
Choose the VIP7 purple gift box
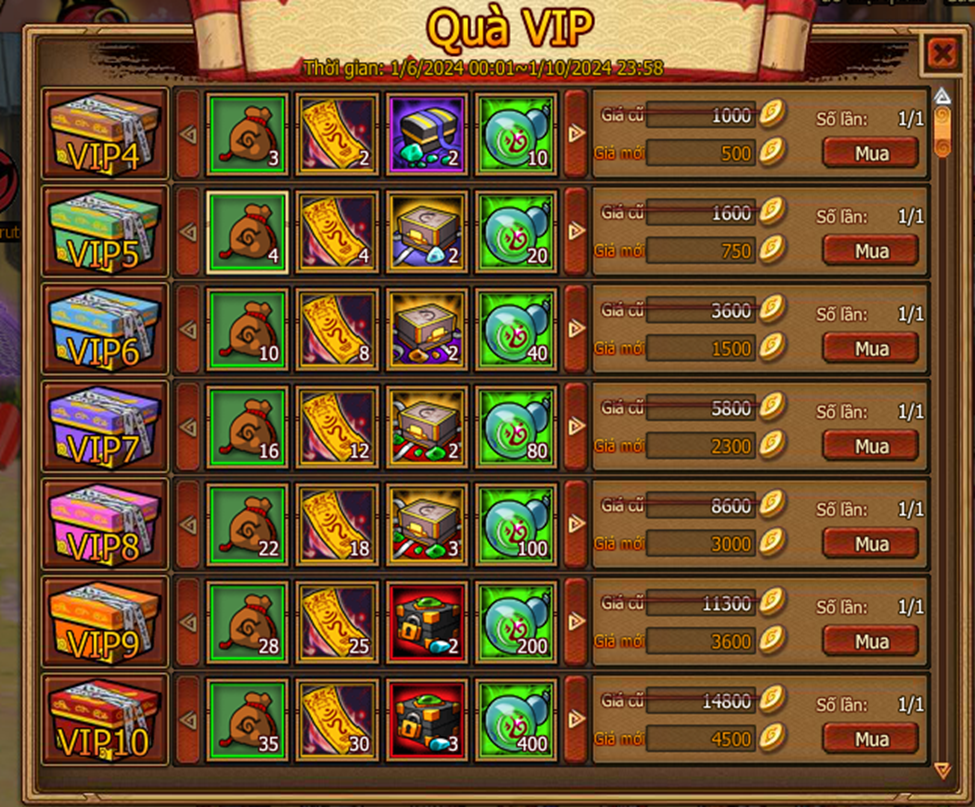click(105, 428)
